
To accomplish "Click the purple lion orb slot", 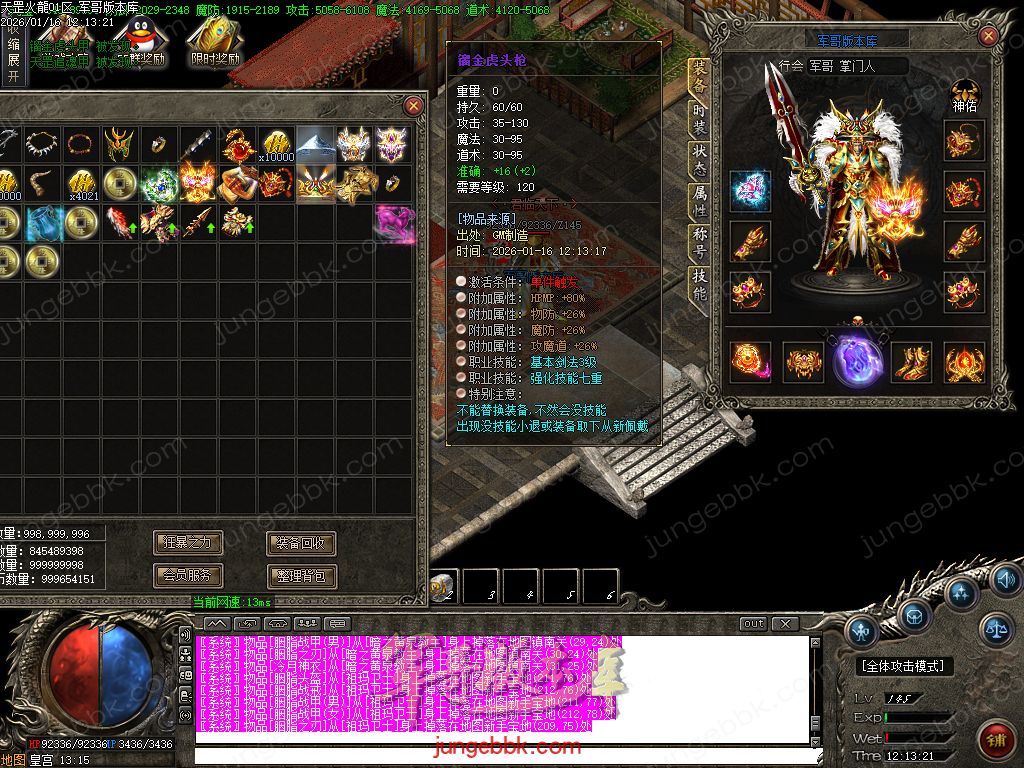I will tap(858, 358).
